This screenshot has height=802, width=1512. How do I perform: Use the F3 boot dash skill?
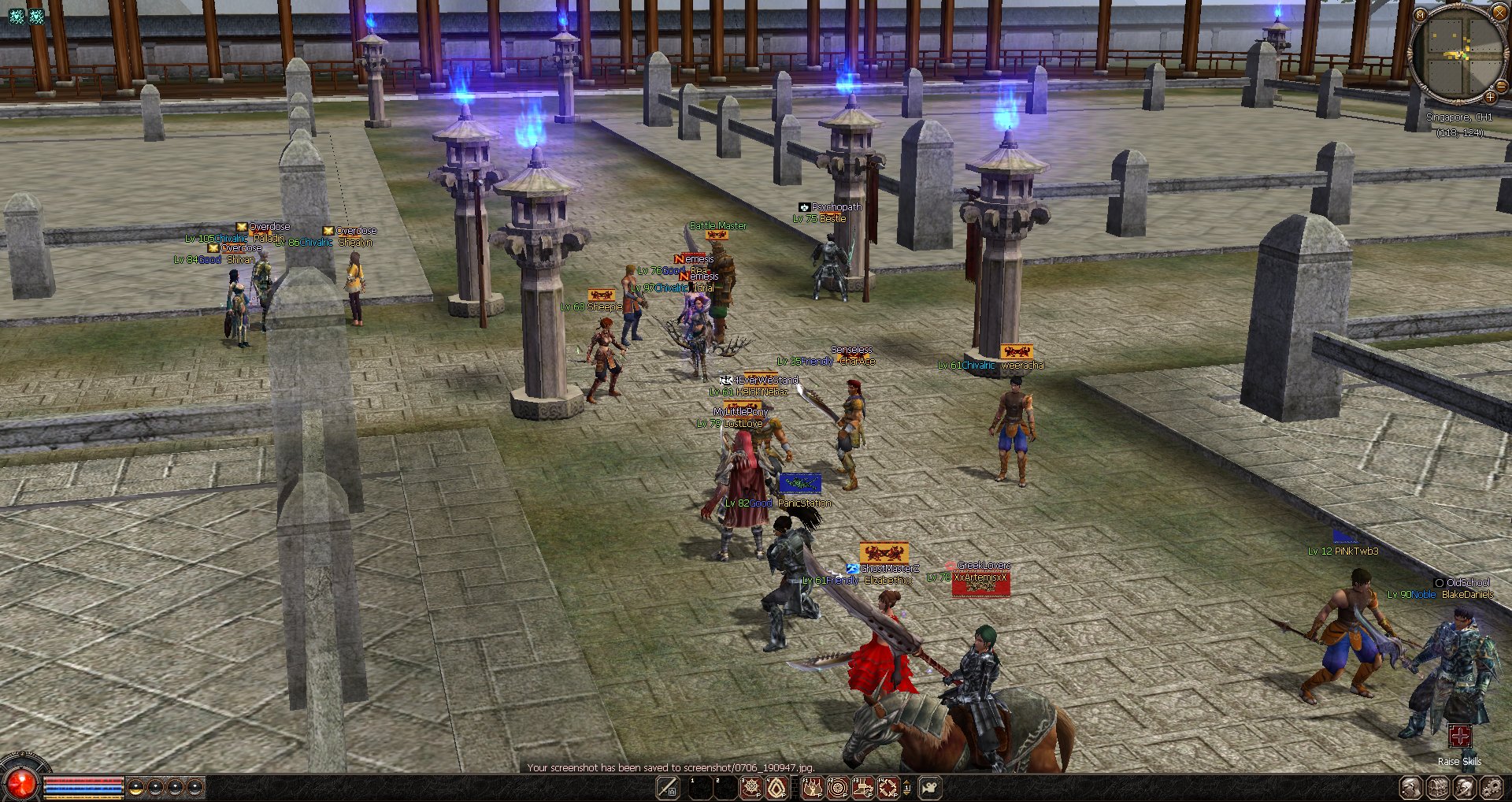[863, 787]
